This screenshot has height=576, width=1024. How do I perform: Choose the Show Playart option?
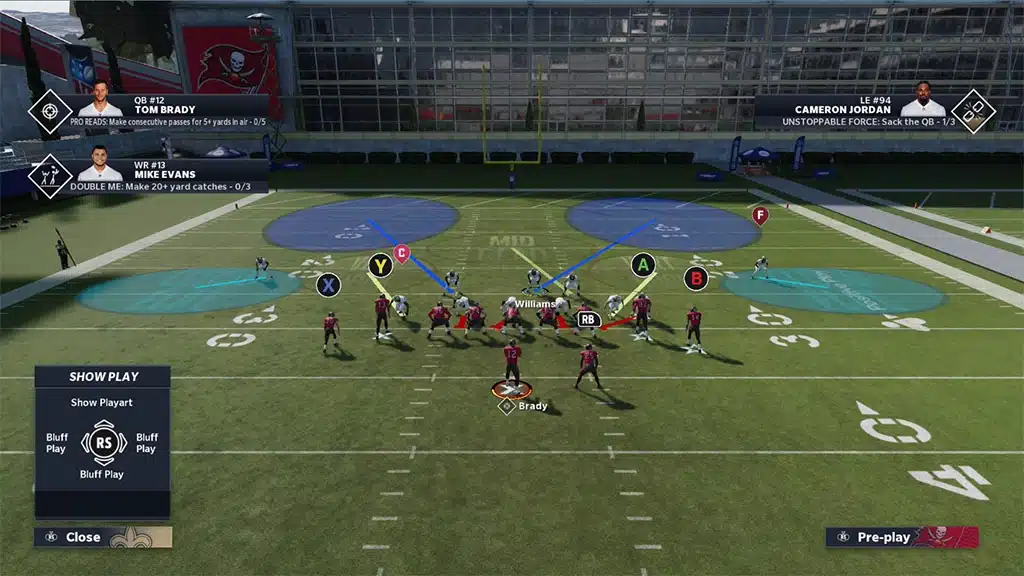pyautogui.click(x=102, y=403)
